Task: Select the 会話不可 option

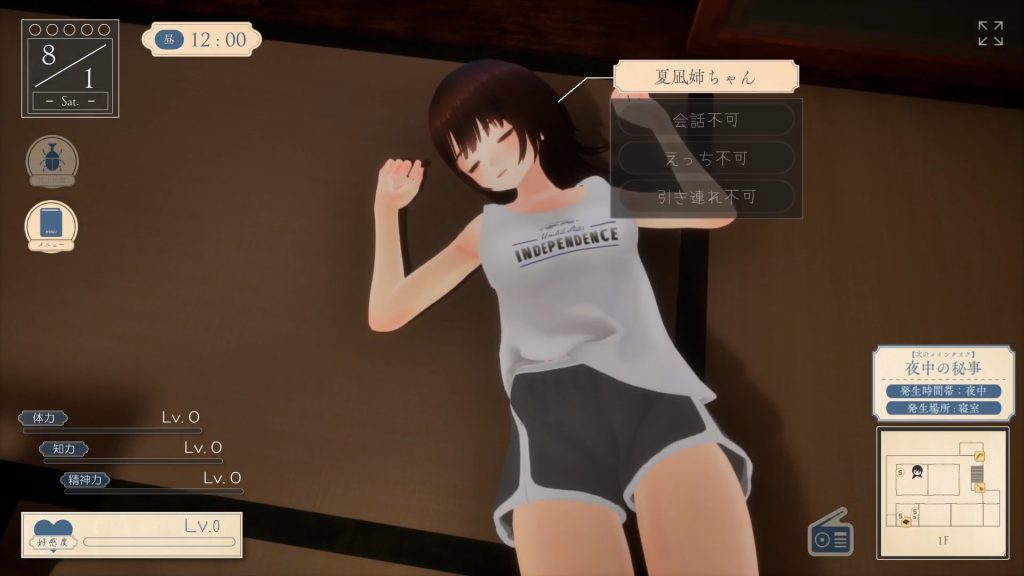Action: (706, 120)
